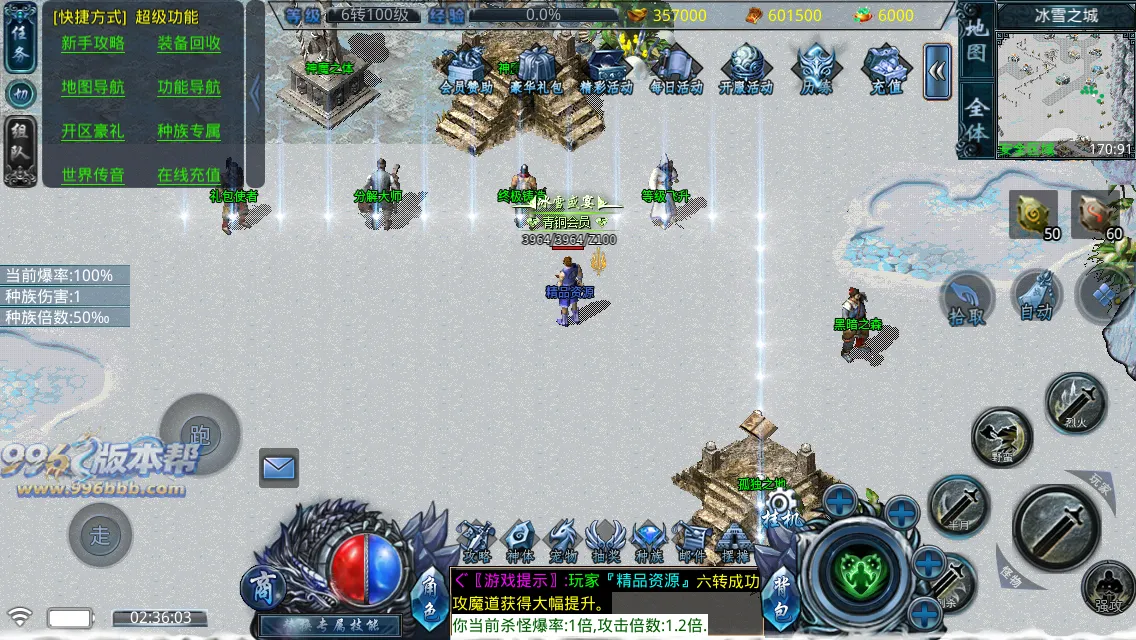The height and width of the screenshot is (640, 1136).
Task: Open the 背包 backpack
Action: point(777,590)
